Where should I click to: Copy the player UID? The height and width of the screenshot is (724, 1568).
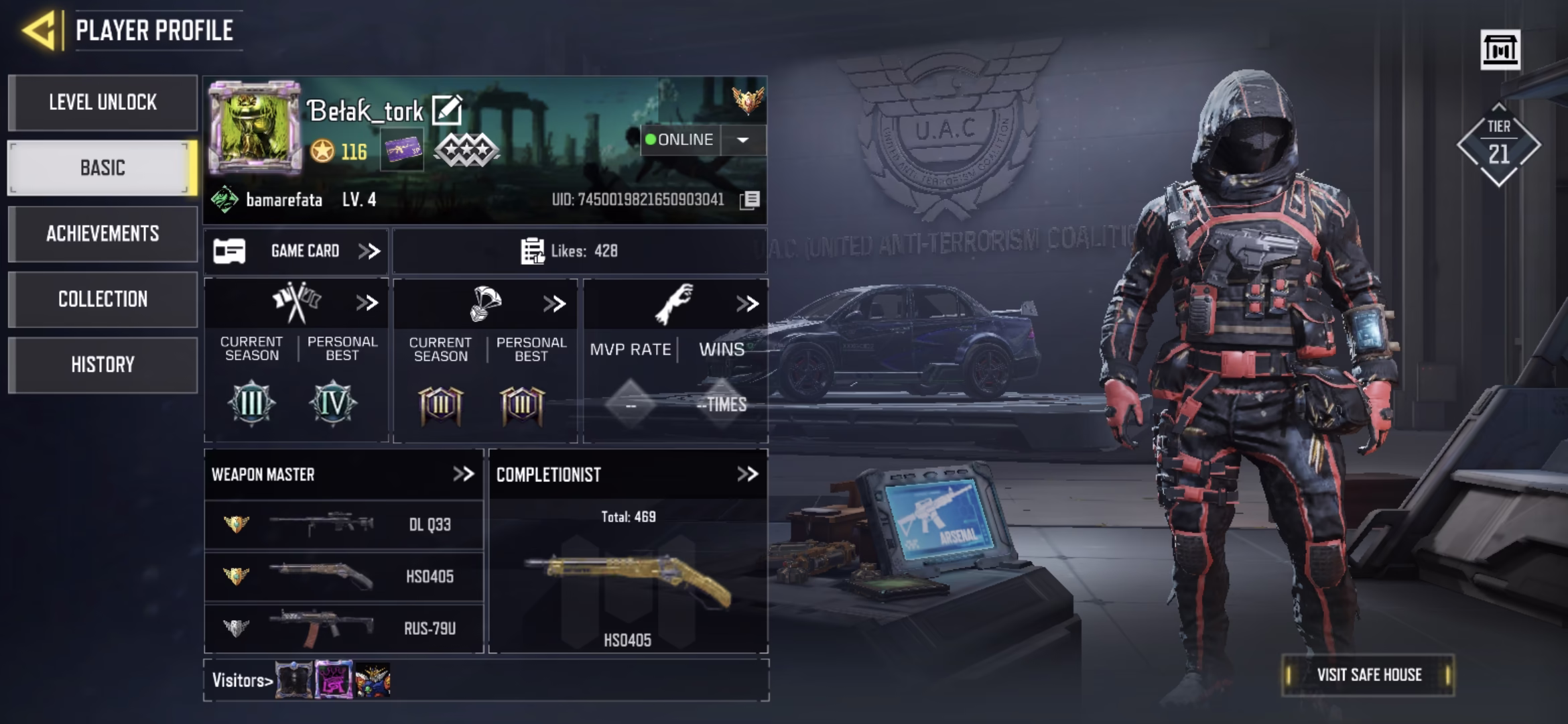point(750,200)
